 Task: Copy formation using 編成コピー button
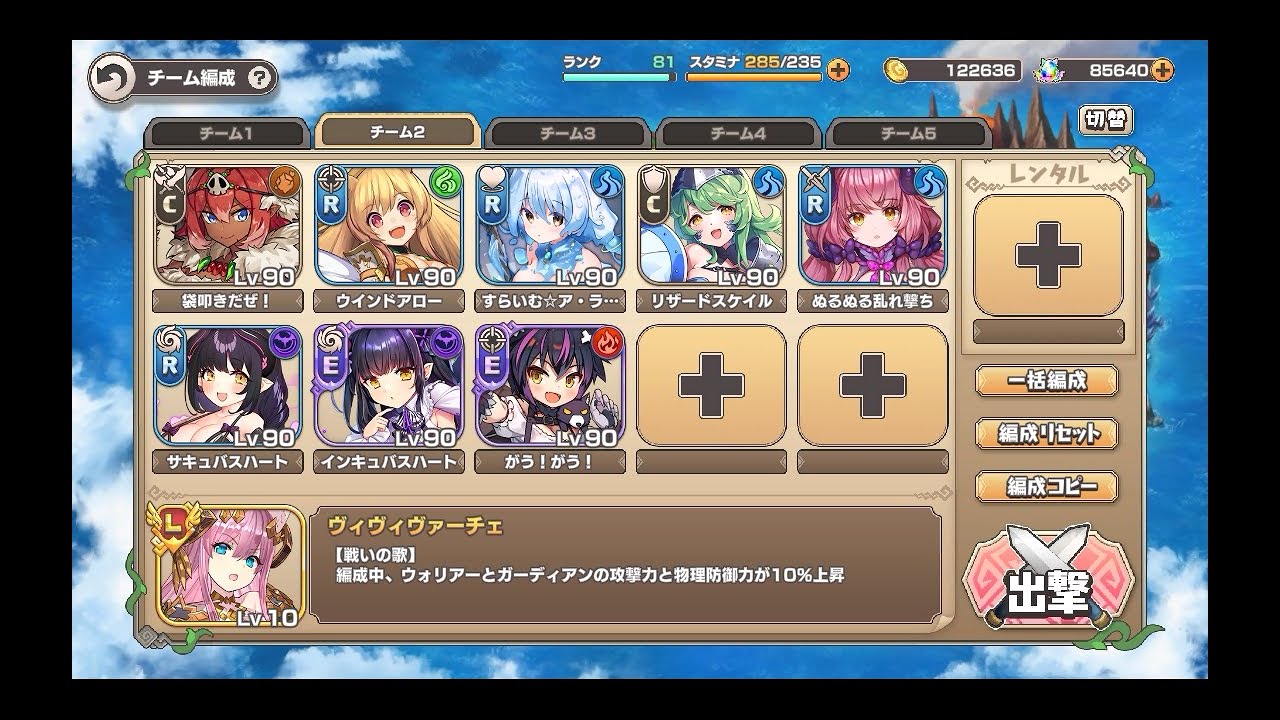tap(1047, 487)
